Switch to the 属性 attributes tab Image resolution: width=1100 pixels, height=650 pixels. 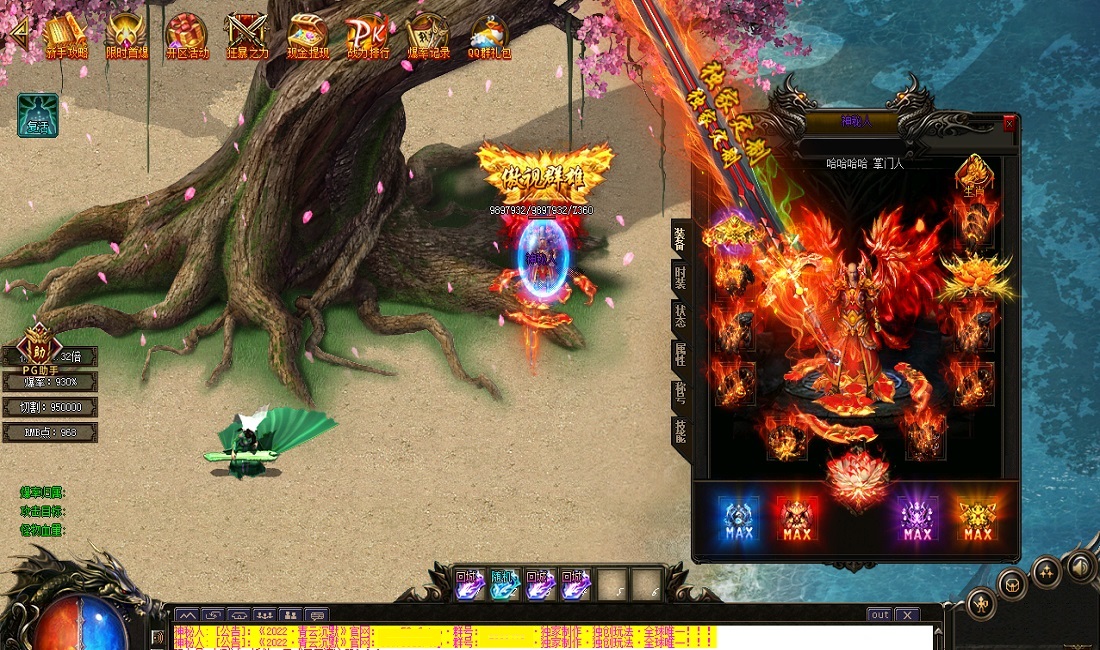point(680,355)
